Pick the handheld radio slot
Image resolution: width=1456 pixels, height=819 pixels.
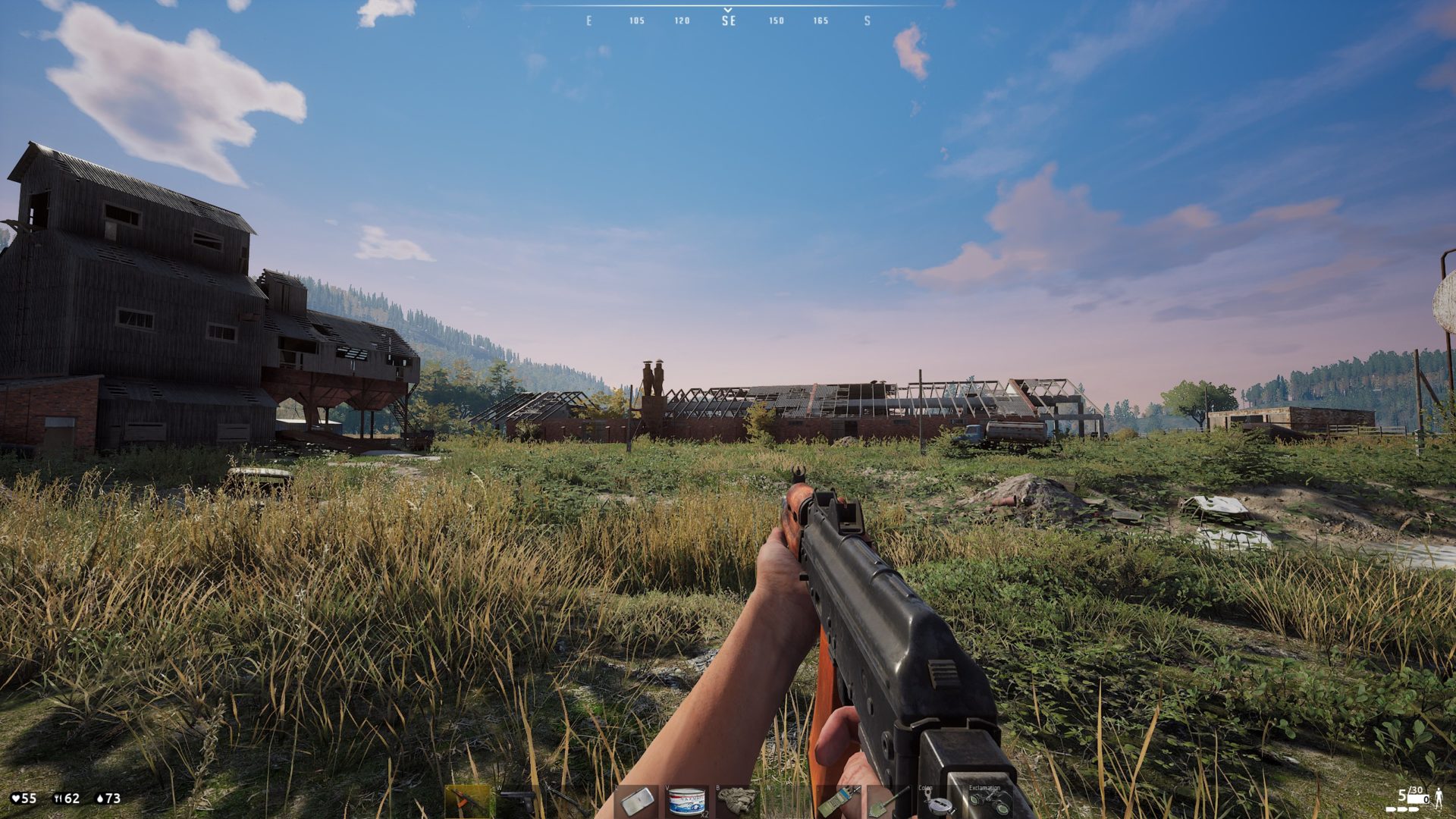tap(838, 802)
